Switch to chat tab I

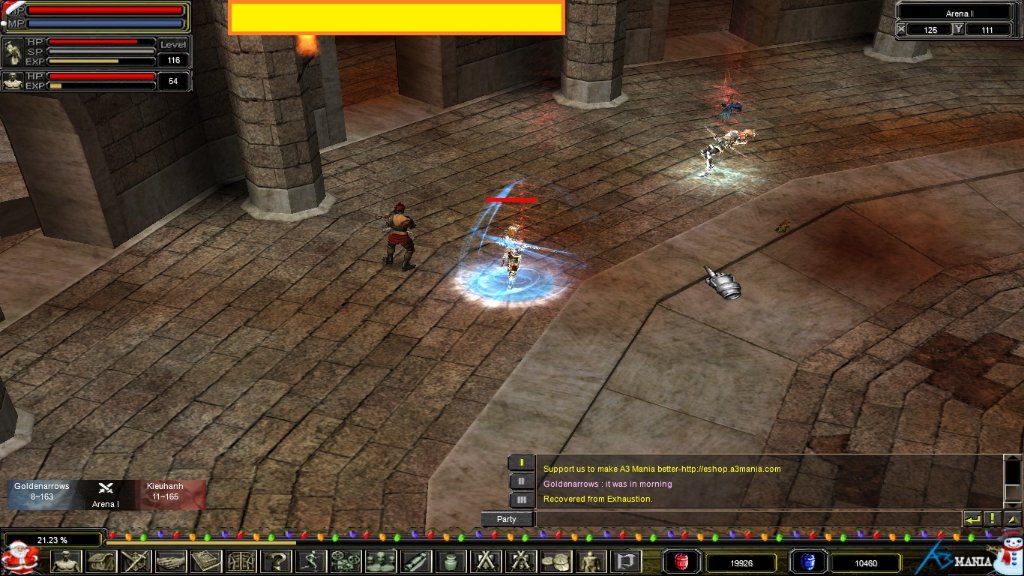tap(522, 463)
